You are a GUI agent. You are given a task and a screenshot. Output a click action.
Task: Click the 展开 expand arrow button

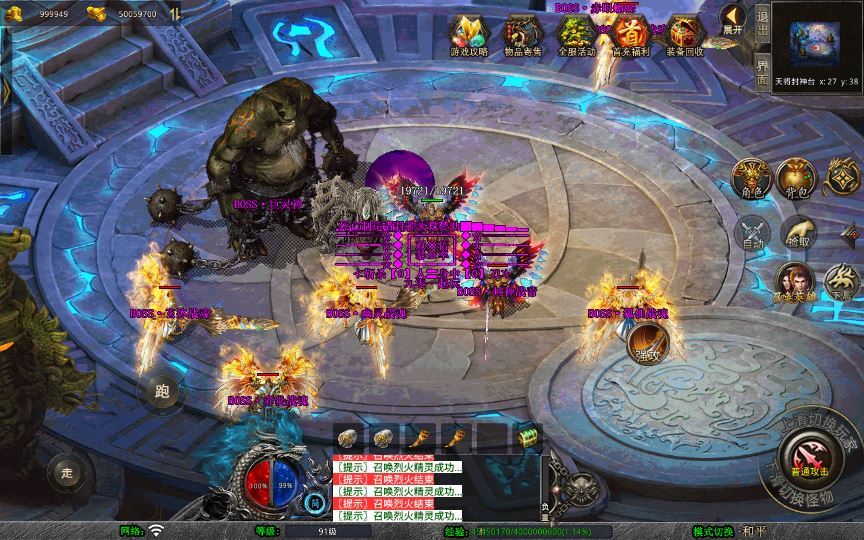(x=733, y=19)
